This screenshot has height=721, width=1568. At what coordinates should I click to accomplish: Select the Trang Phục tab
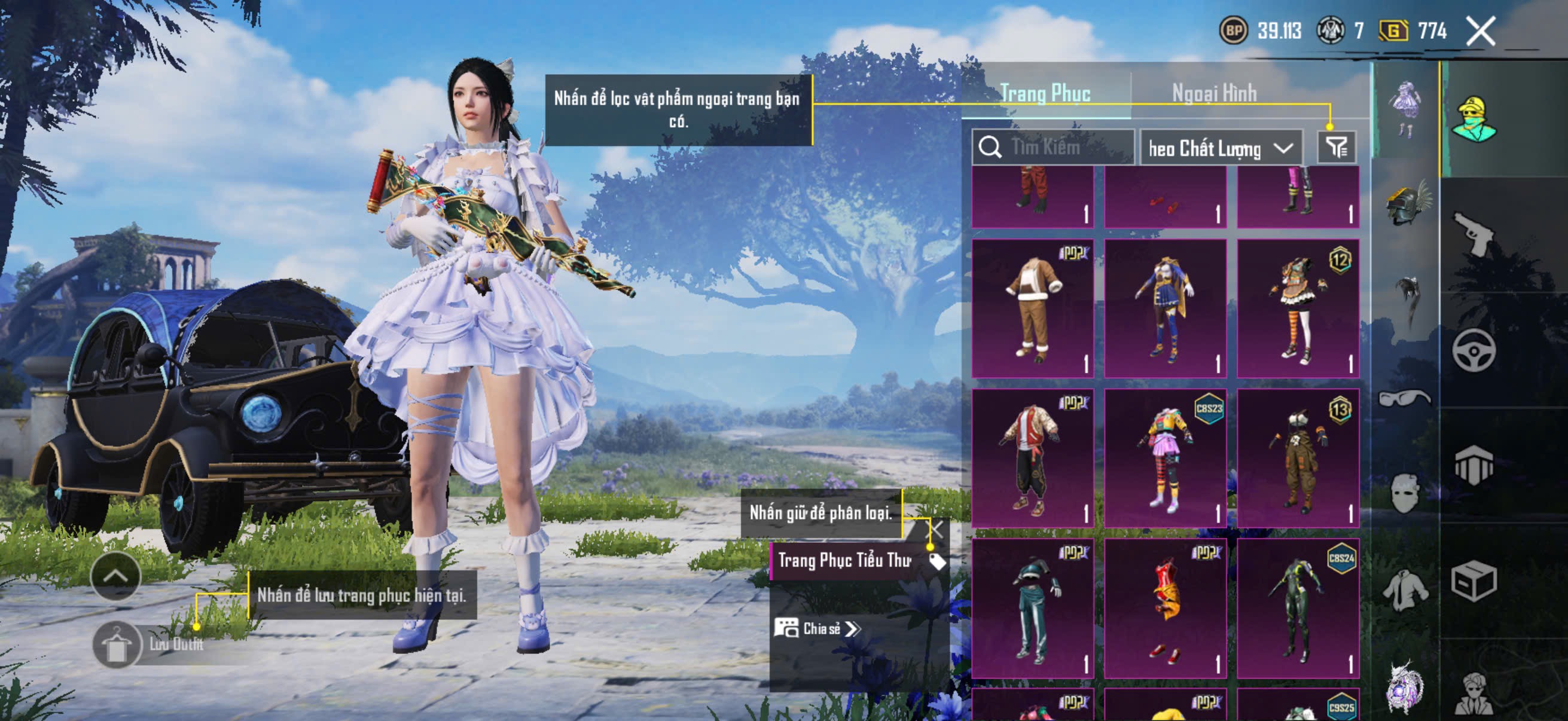[x=1045, y=93]
